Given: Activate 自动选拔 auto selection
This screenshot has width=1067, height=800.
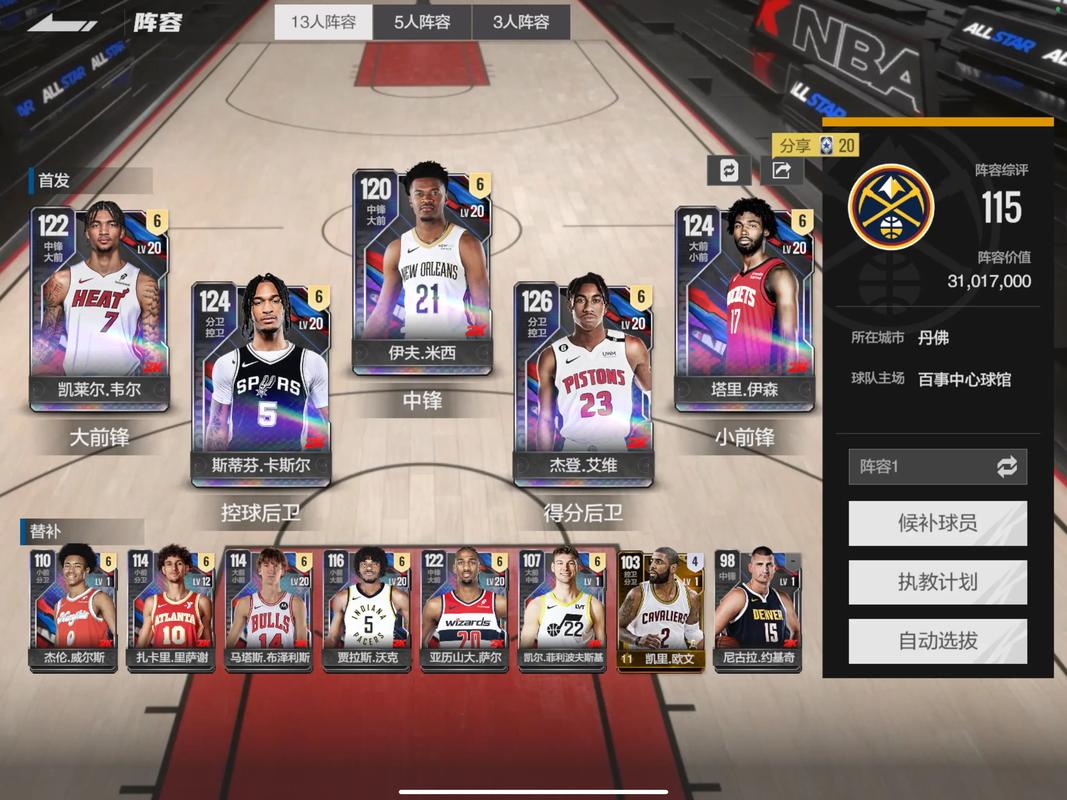Looking at the screenshot, I should pos(937,641).
